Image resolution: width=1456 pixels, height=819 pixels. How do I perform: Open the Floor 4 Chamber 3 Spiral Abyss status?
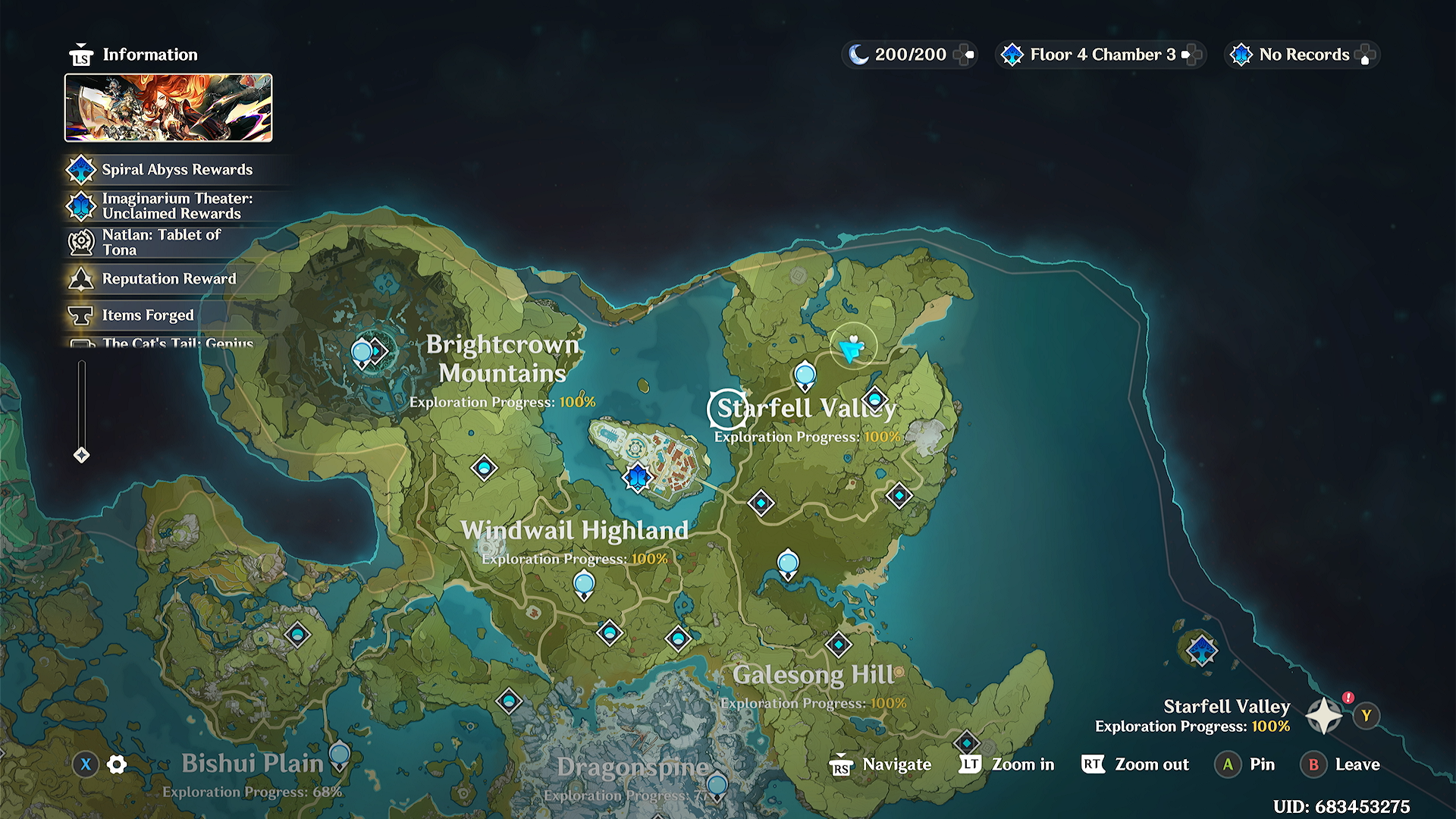click(x=1100, y=55)
